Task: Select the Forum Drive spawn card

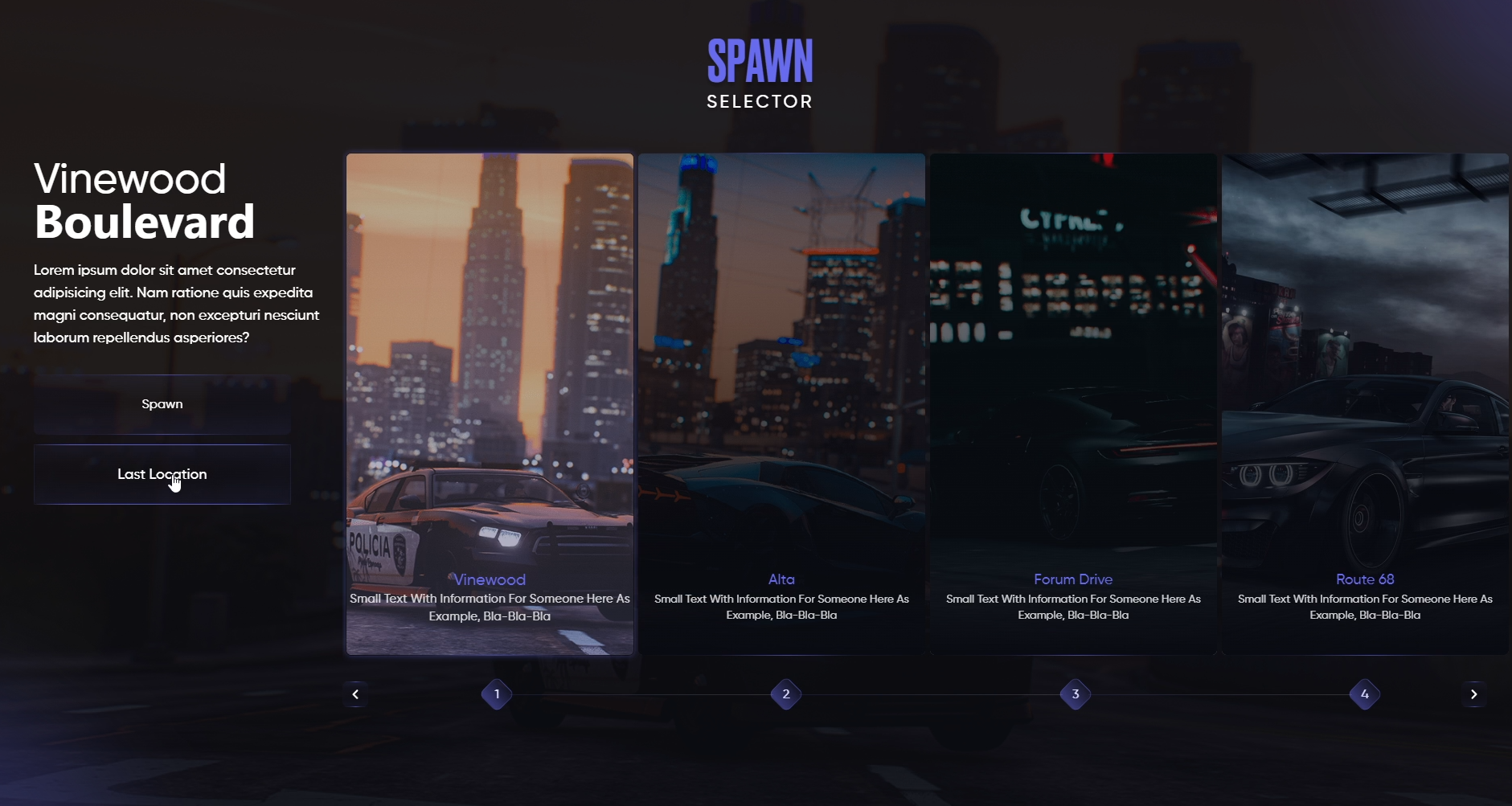Action: click(1073, 362)
